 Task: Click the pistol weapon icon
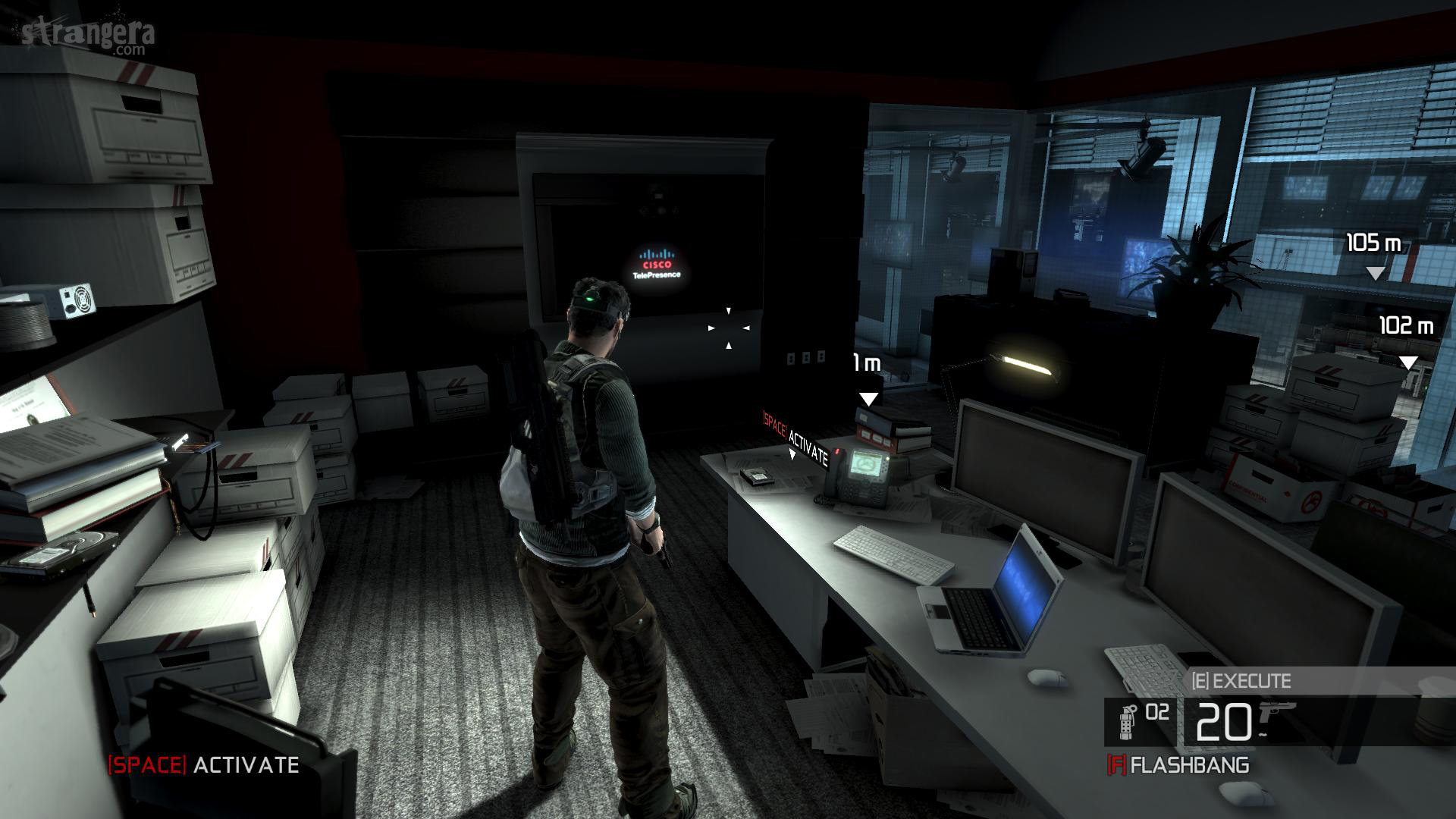click(1277, 715)
